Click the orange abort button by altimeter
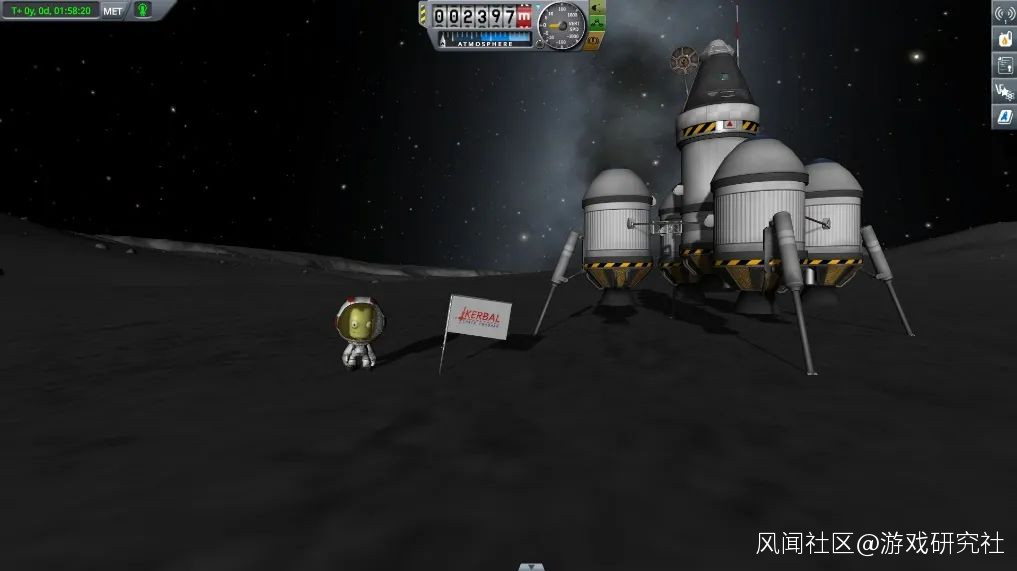 [x=594, y=41]
